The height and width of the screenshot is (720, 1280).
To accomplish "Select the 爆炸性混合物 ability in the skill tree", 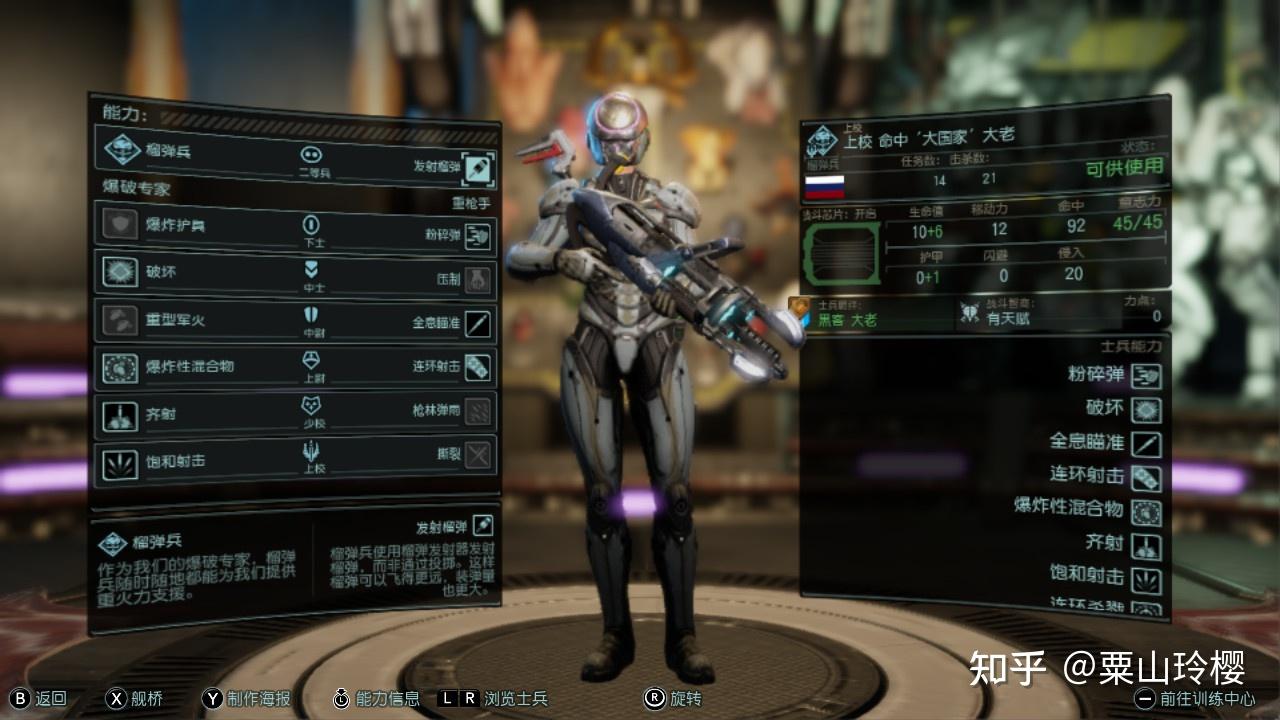I will tap(119, 367).
